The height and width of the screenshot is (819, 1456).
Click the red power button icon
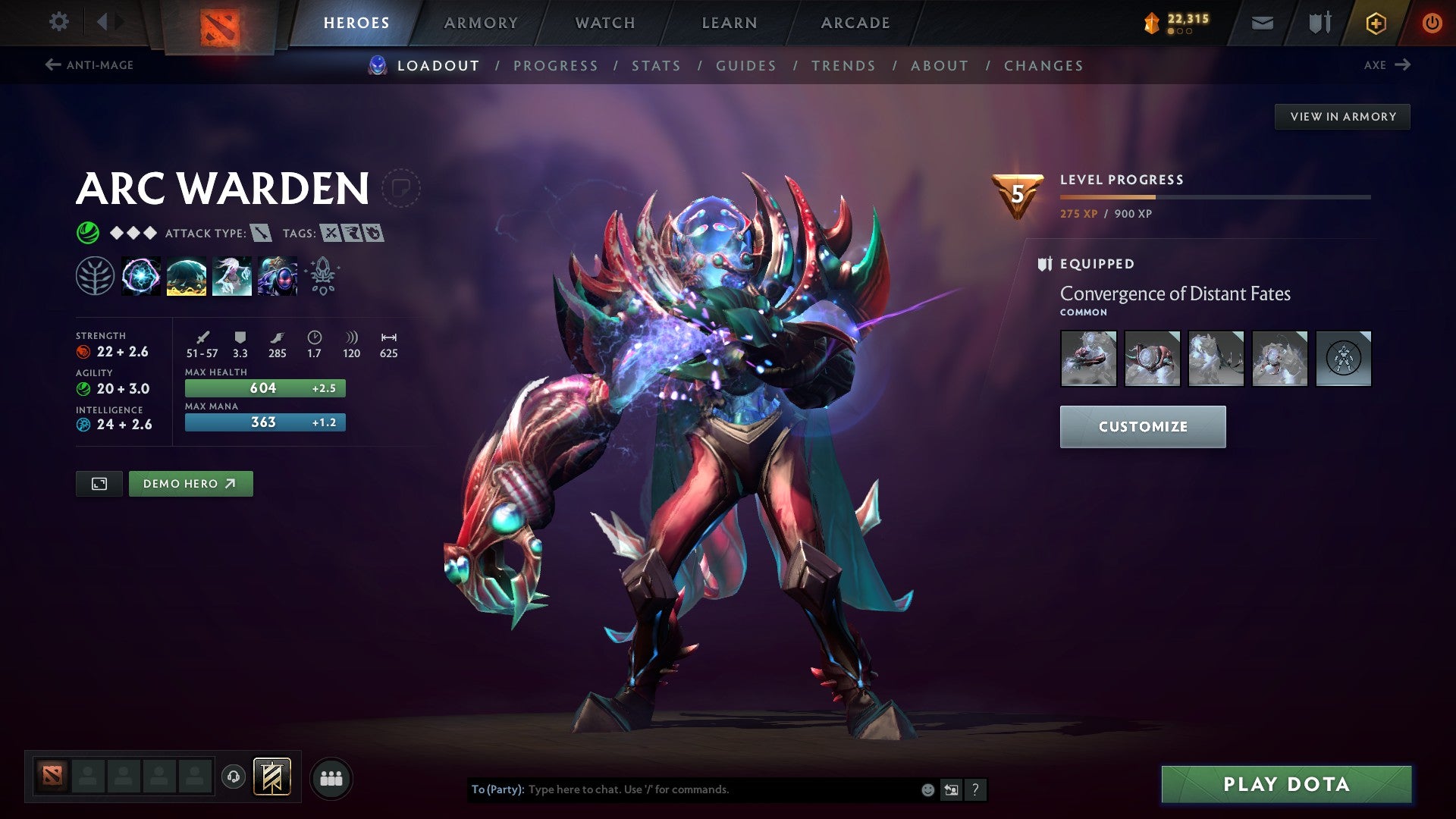click(x=1432, y=22)
